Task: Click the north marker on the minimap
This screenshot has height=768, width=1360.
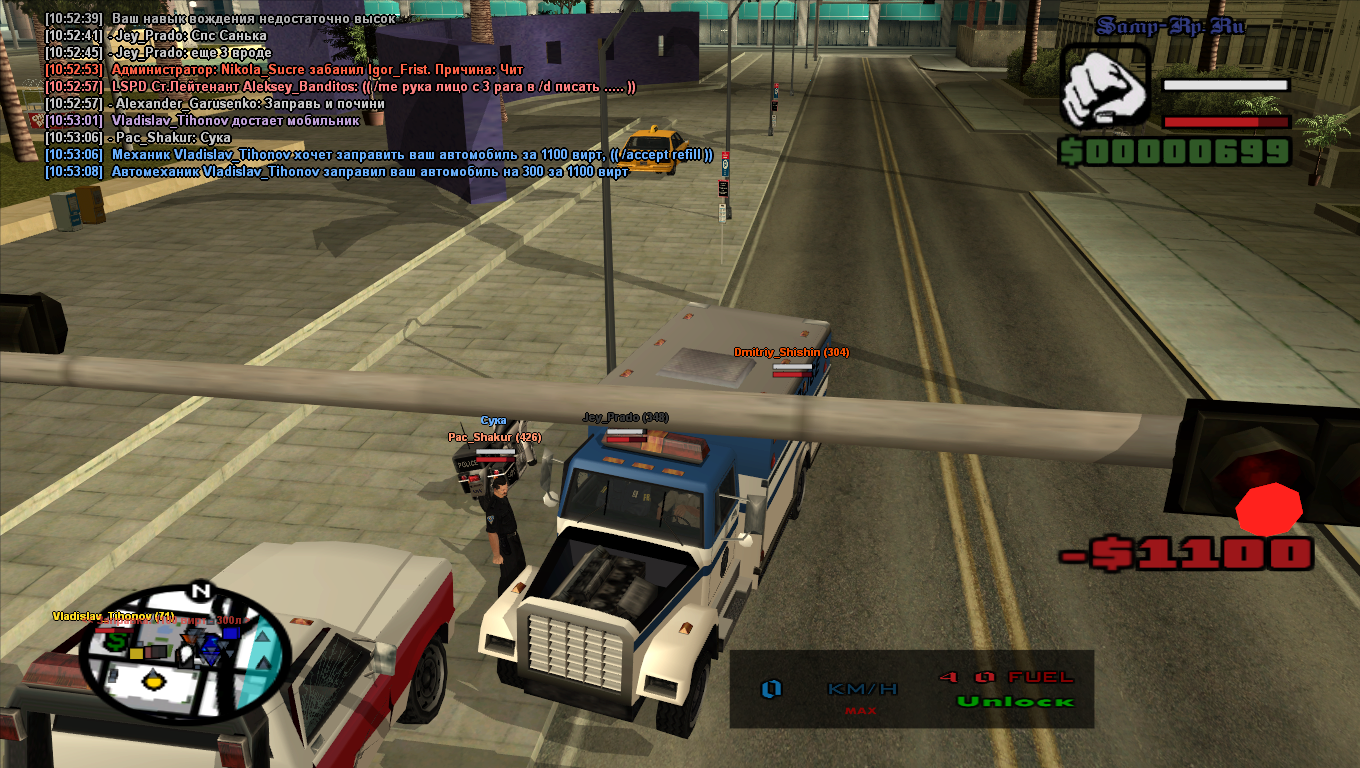Action: point(201,591)
